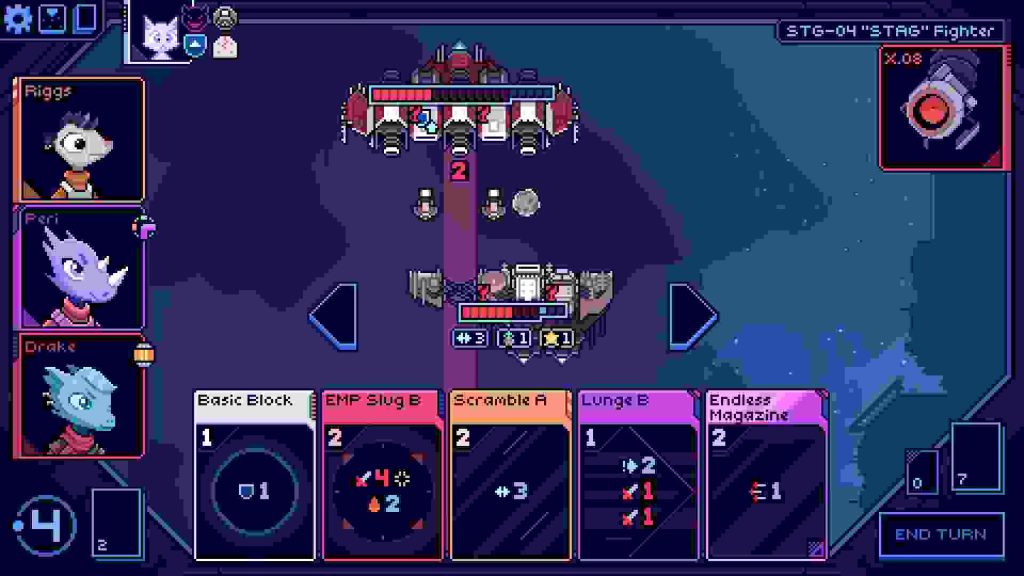1024x576 pixels.
Task: Open the discard pile showing 7 cards
Action: tap(975, 457)
